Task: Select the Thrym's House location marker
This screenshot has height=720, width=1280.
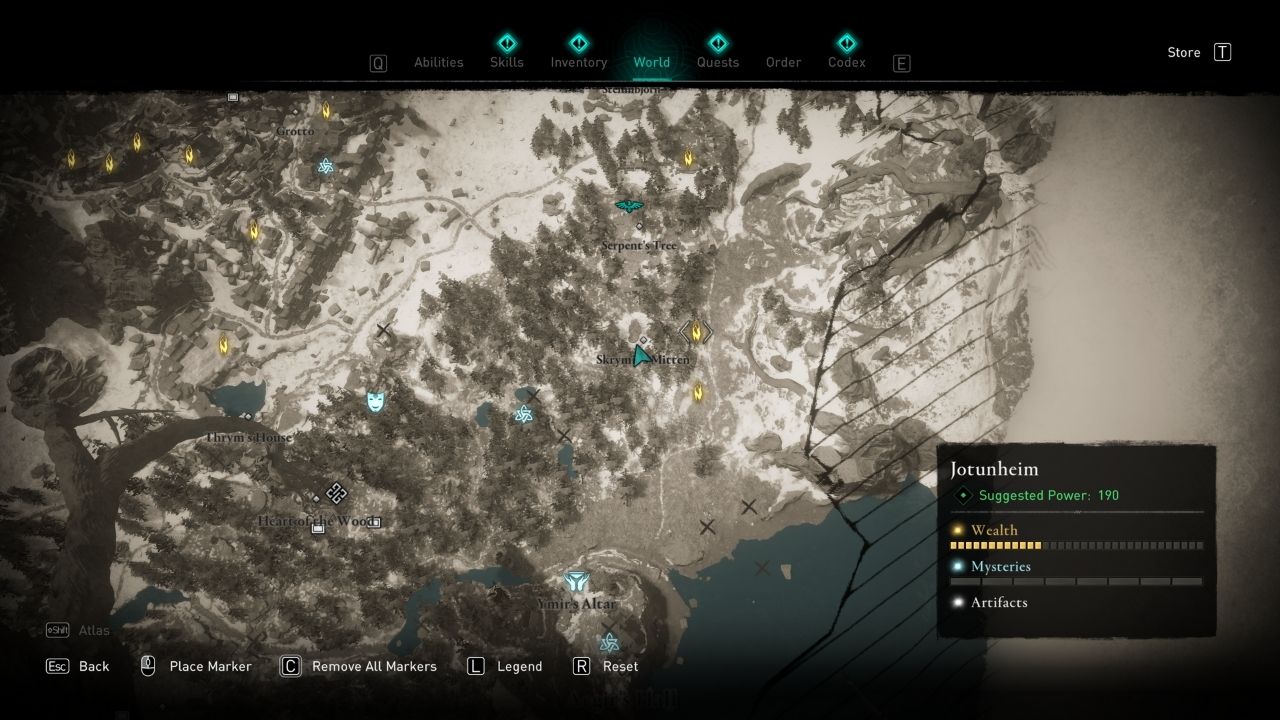Action: (248, 418)
